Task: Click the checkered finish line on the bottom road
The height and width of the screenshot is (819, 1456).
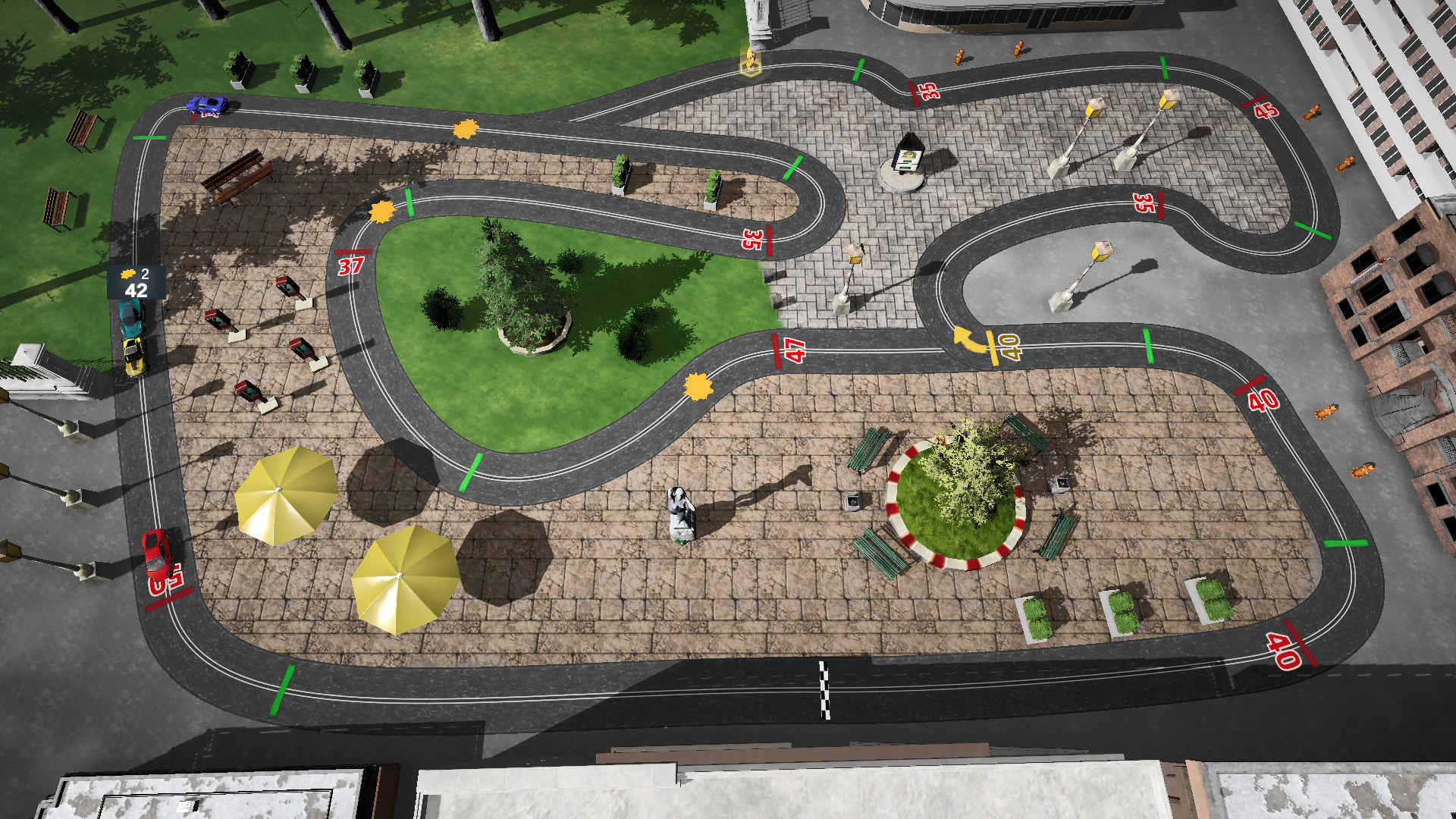Action: coord(824,686)
